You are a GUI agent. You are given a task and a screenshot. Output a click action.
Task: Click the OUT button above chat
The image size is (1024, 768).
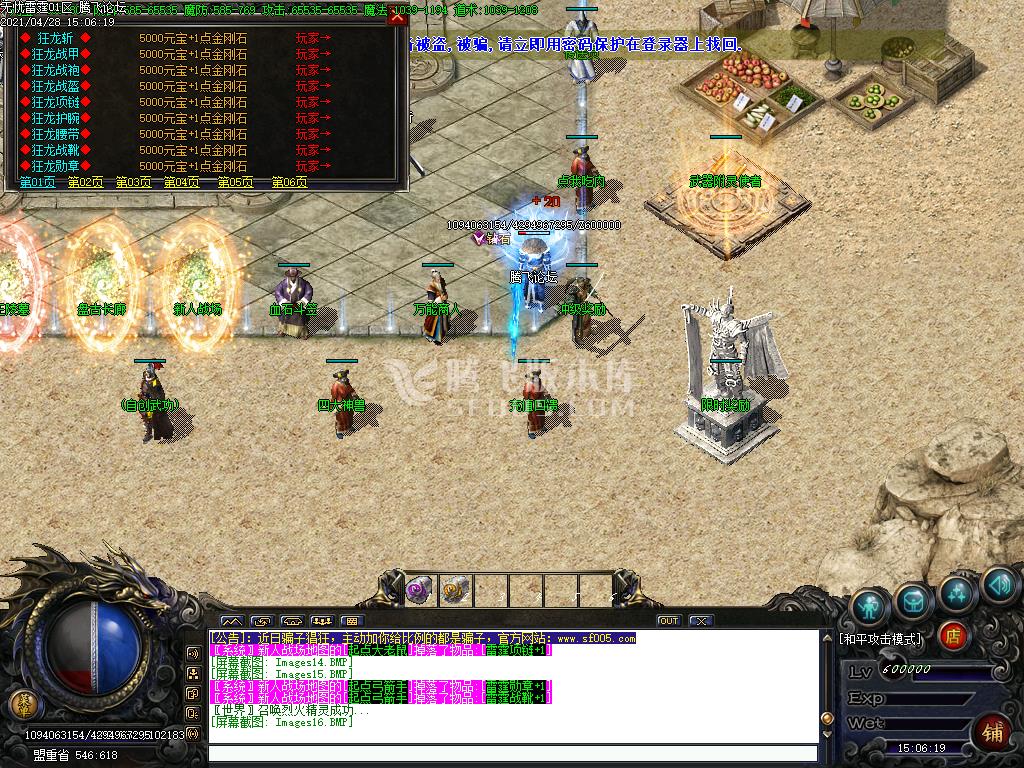point(669,621)
